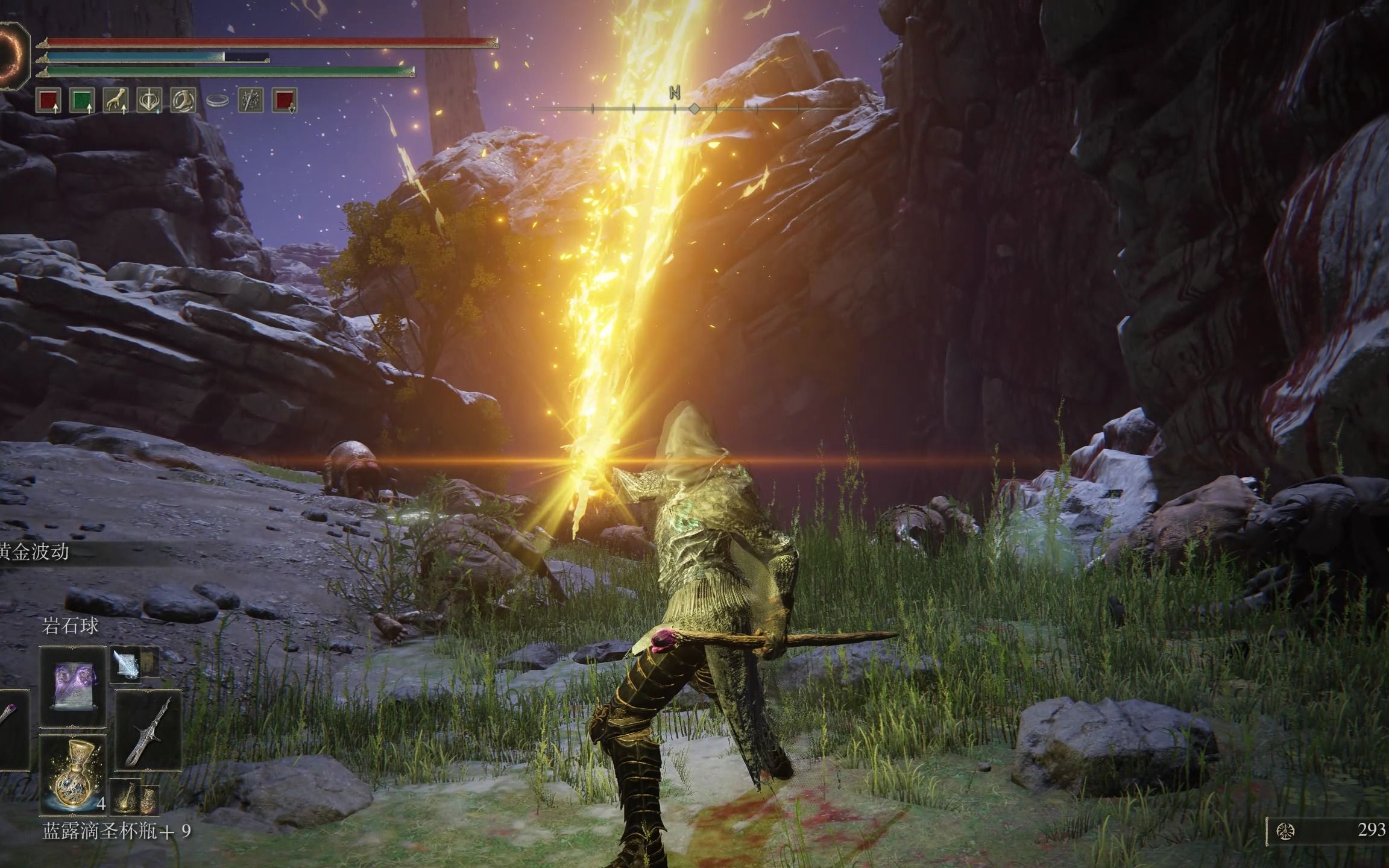This screenshot has width=1389, height=868.
Task: Choose the next queued glintblade spell icon
Action: point(125,665)
